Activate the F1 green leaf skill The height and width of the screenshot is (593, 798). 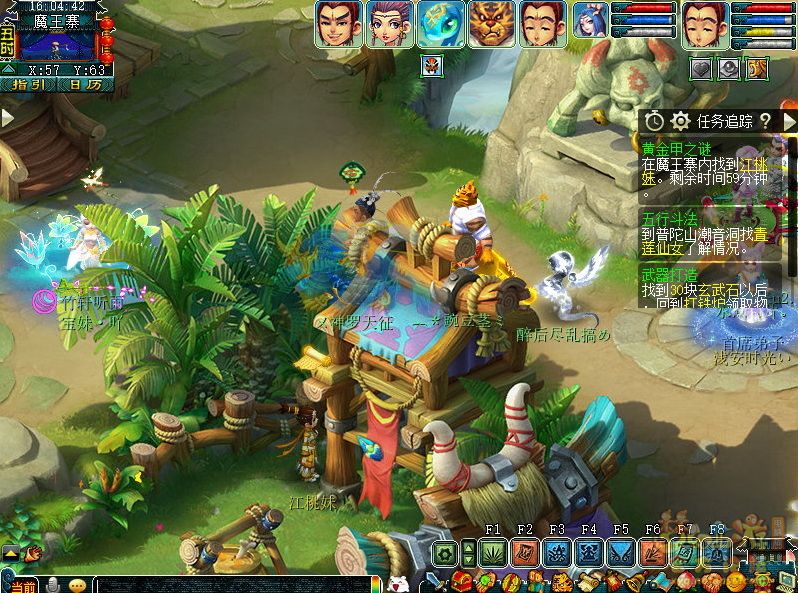pyautogui.click(x=493, y=552)
